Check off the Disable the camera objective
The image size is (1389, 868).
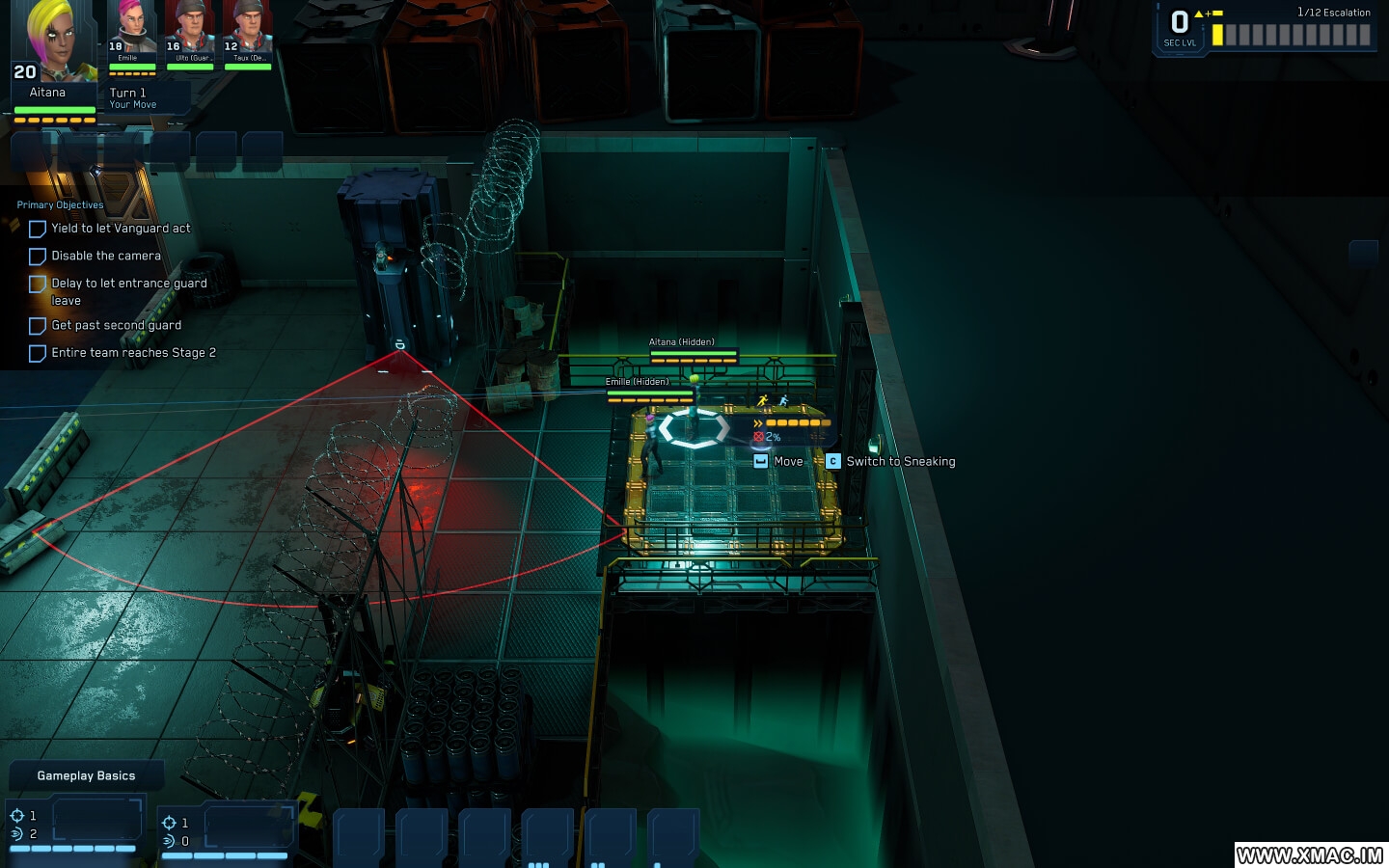[38, 256]
